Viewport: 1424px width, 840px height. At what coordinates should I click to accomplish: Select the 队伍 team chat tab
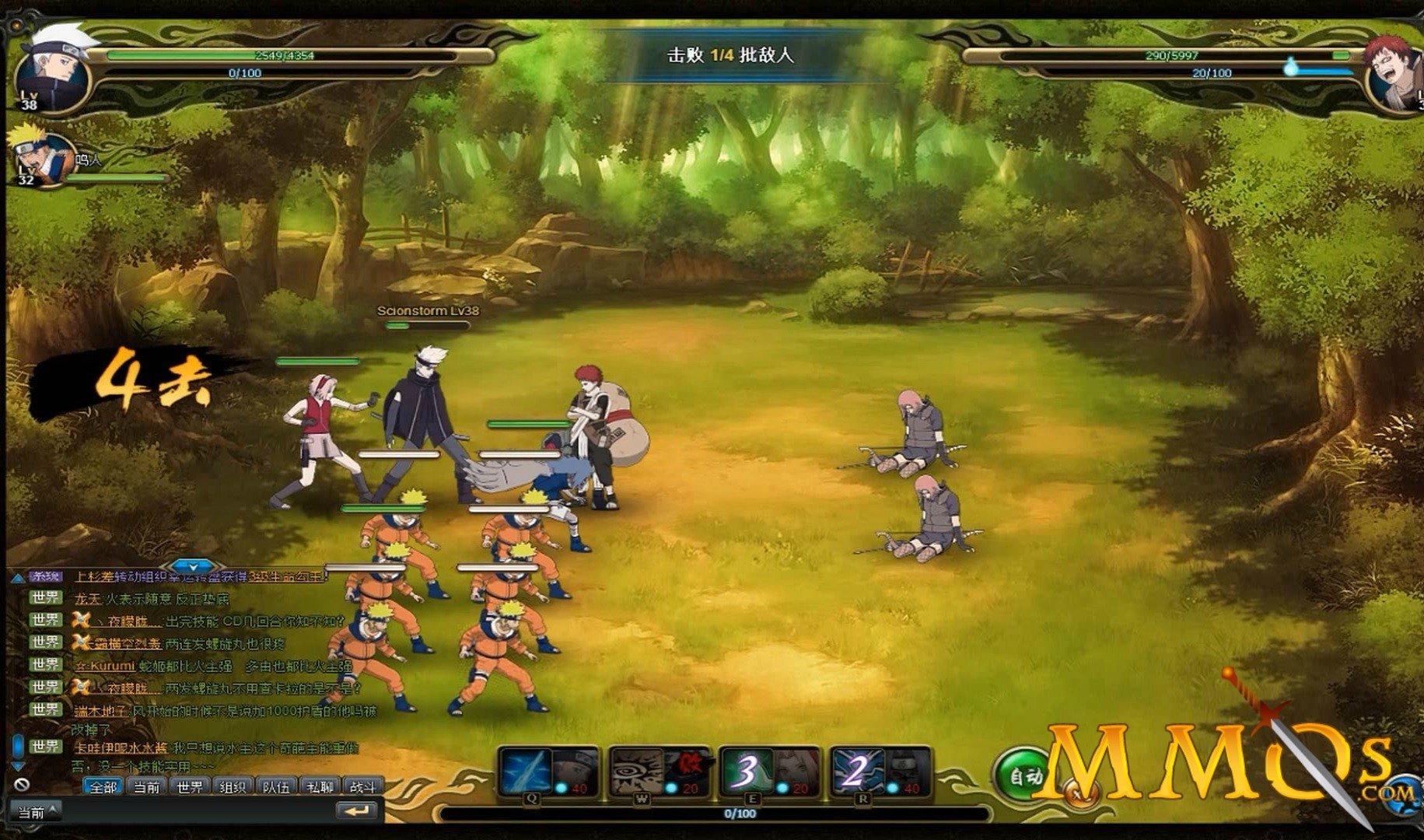click(276, 787)
